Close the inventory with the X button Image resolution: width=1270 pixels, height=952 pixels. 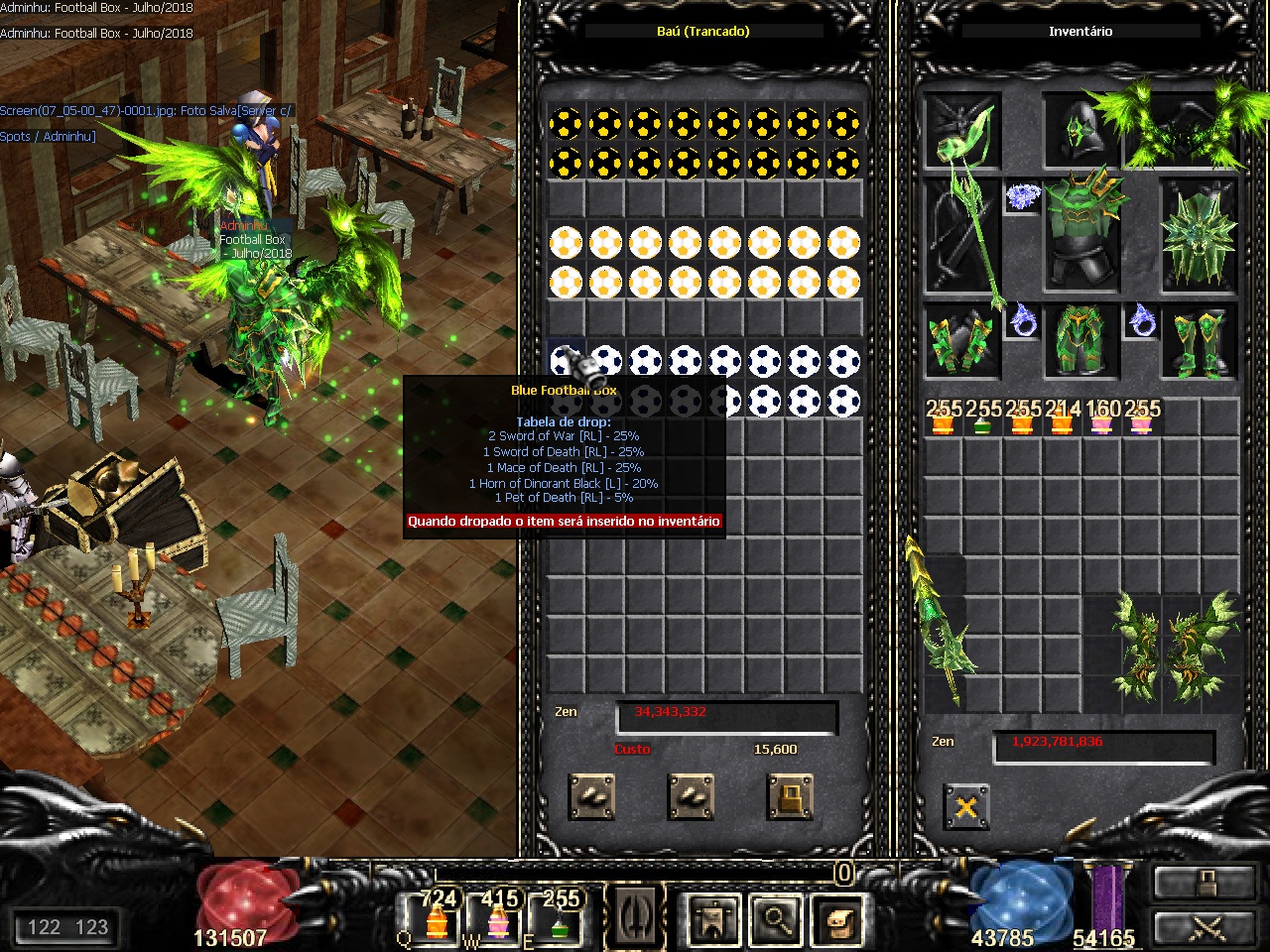[x=965, y=807]
